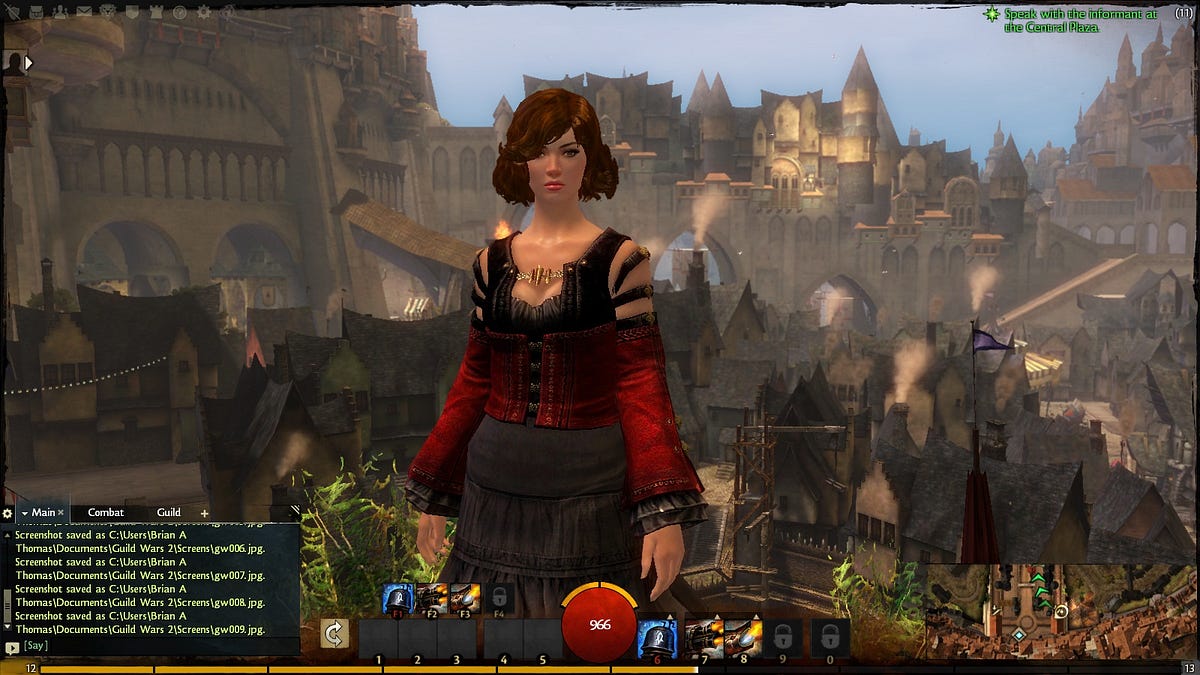Open the castle tower icon in top menu
This screenshot has height=675, width=1200.
[x=156, y=12]
